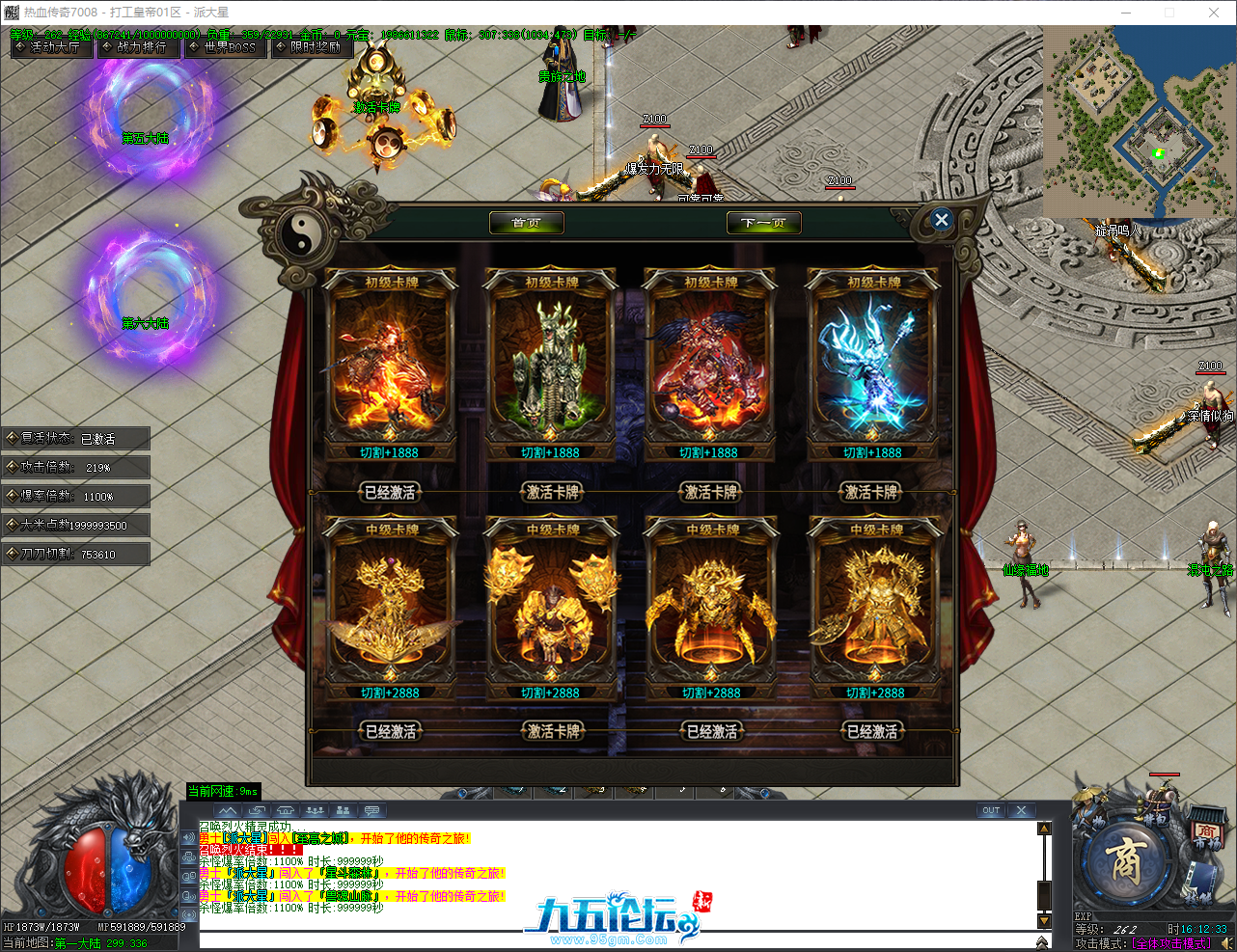This screenshot has width=1237, height=952.
Task: Toggle the speaker sound icon at bottom right
Action: tap(1228, 942)
